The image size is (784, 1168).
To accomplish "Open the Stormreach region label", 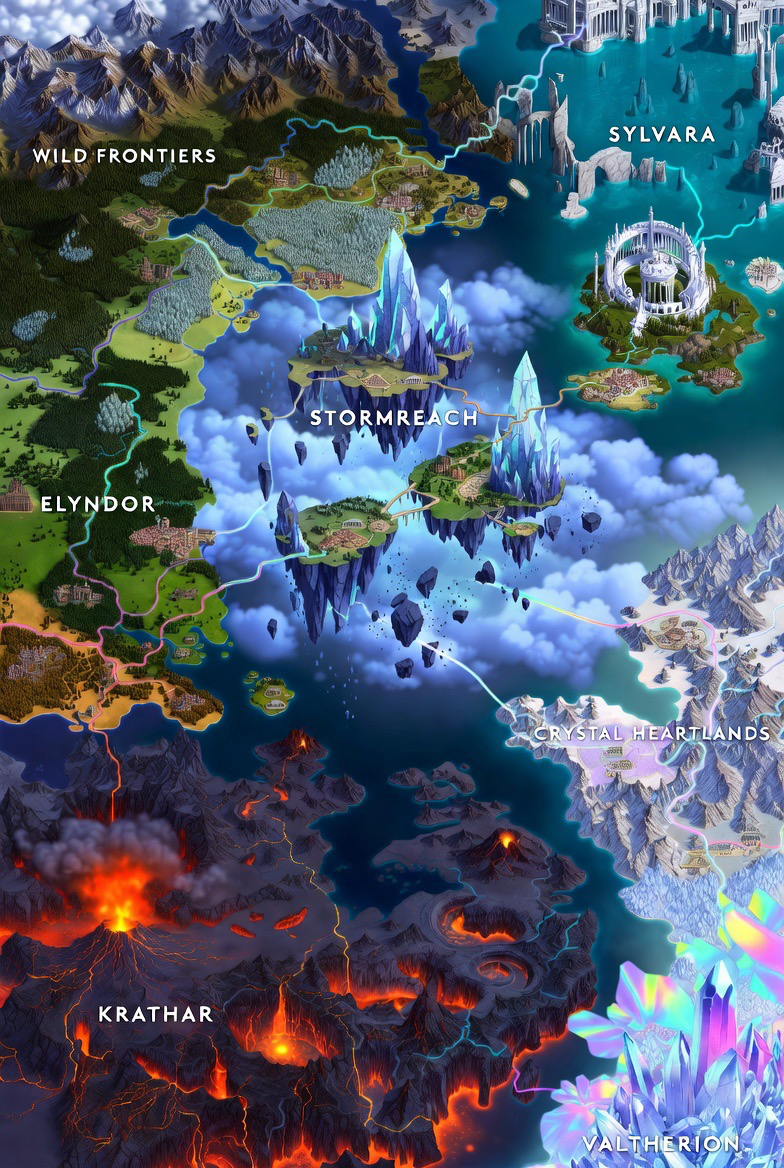I will click(x=394, y=418).
